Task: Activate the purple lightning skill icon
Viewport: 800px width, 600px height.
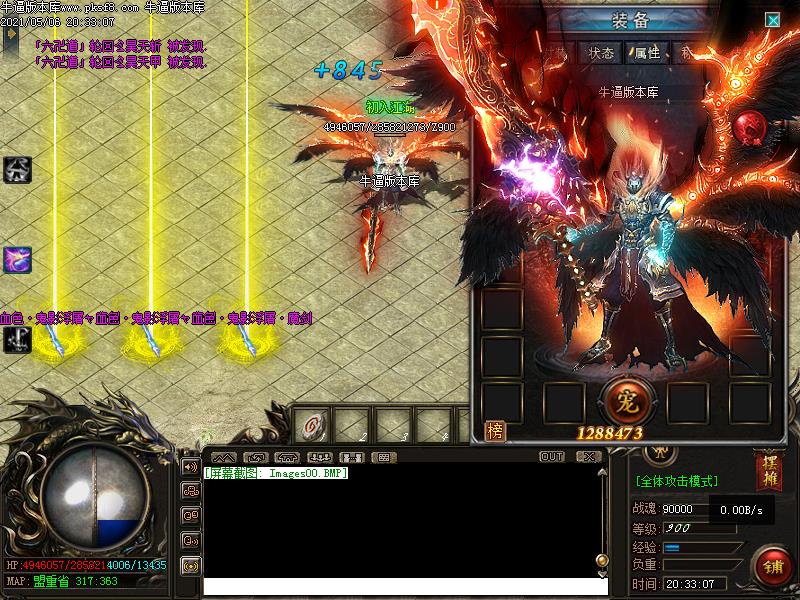Action: click(x=17, y=260)
